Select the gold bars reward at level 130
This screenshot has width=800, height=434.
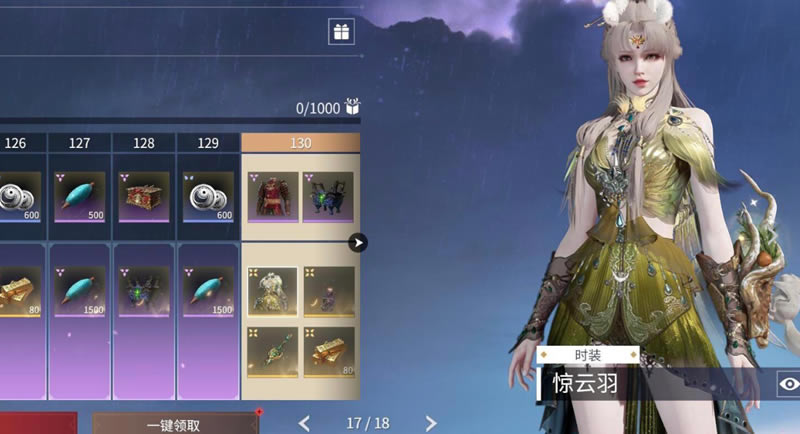click(328, 352)
